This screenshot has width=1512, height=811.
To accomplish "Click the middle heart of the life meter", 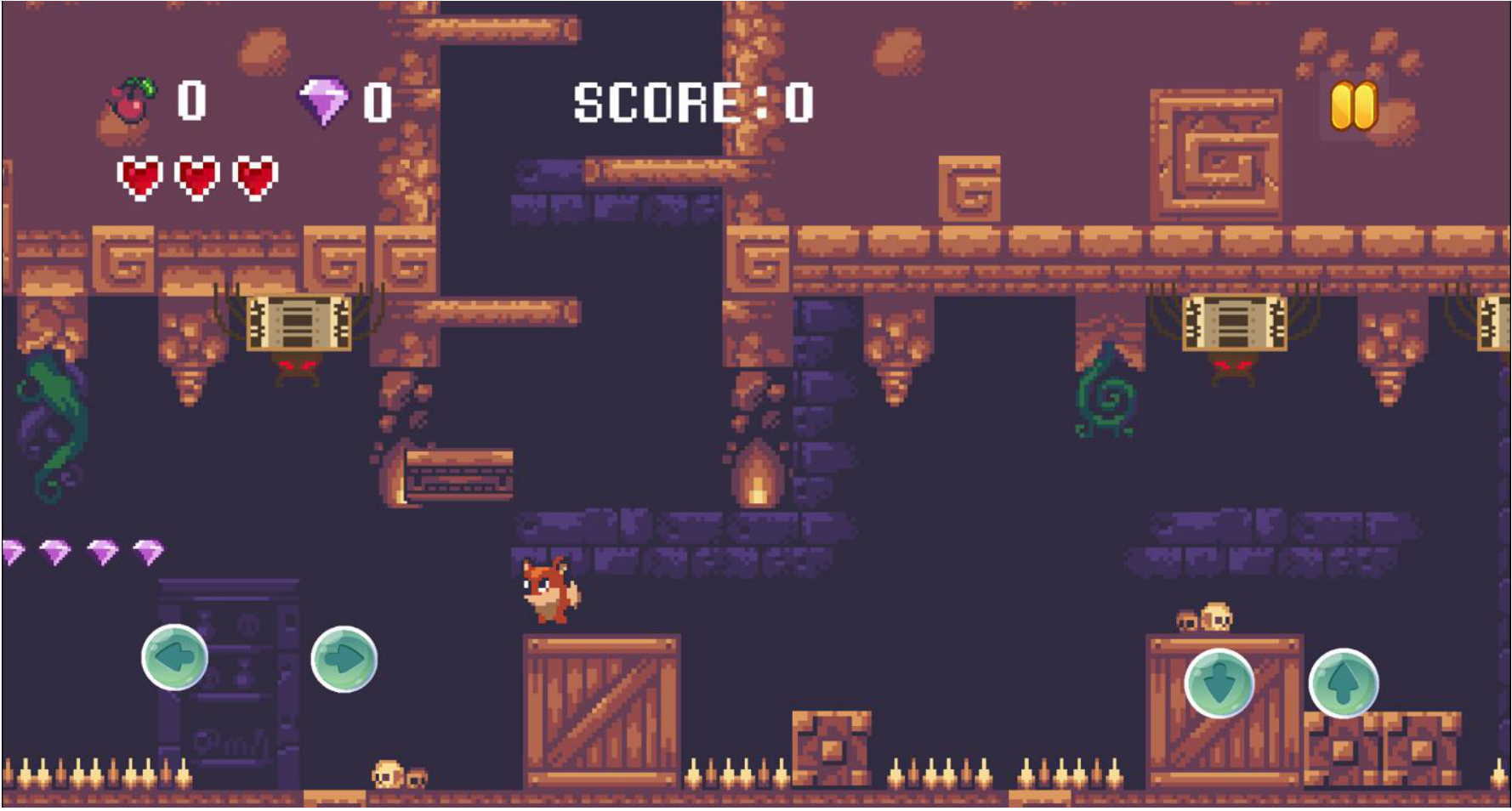I will [196, 179].
